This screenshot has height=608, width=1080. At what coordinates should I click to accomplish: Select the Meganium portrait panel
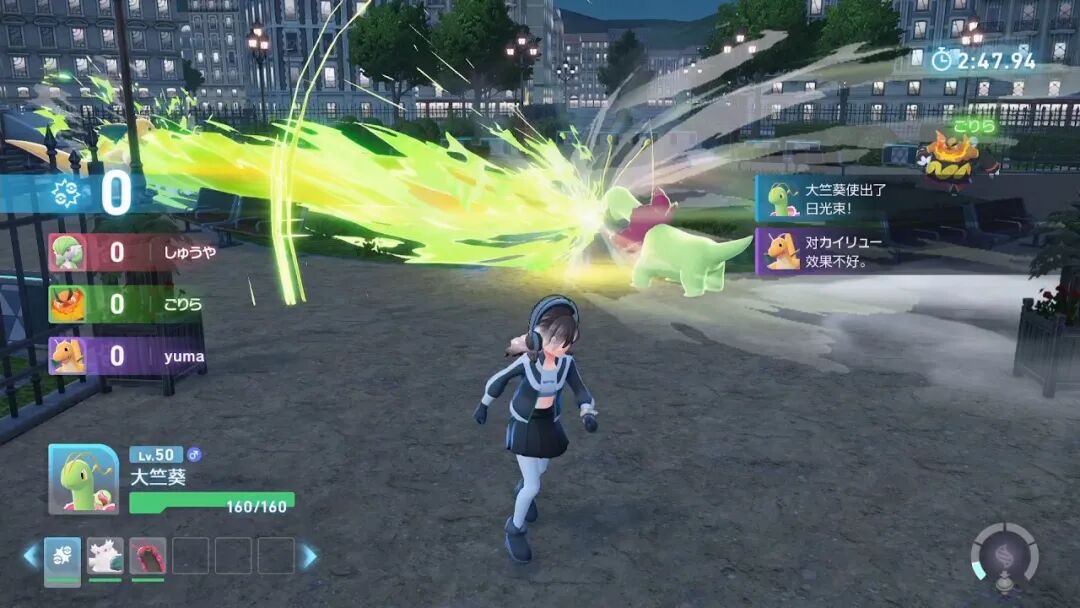[83, 479]
